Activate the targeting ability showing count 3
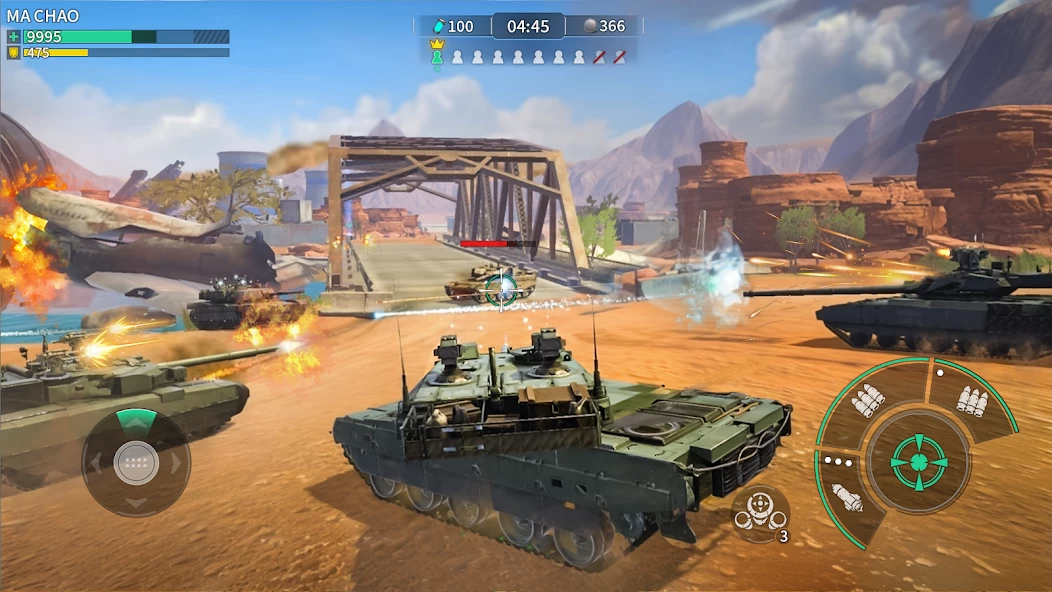The width and height of the screenshot is (1052, 592). [760, 513]
